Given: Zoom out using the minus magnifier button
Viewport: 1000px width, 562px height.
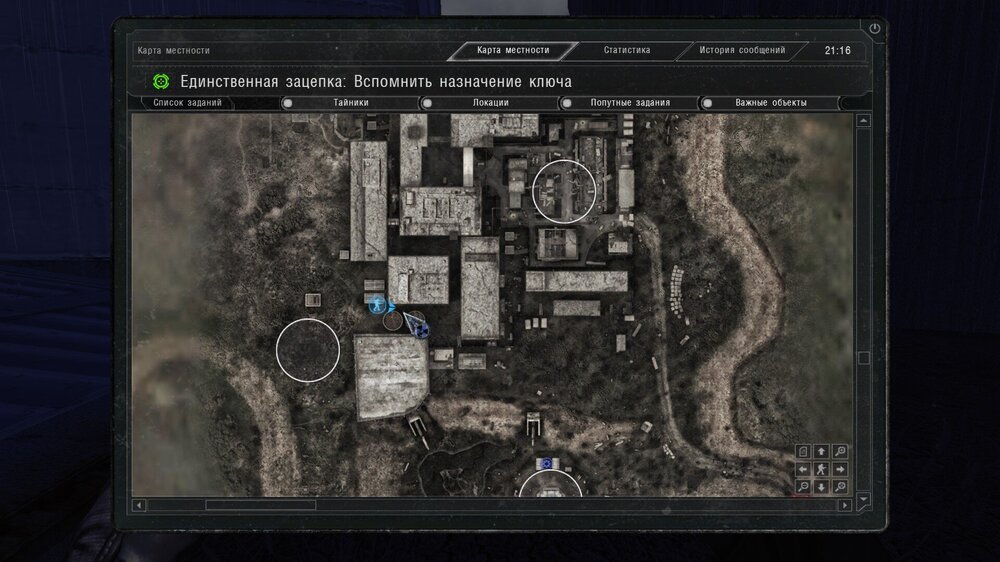Looking at the screenshot, I should (x=803, y=487).
